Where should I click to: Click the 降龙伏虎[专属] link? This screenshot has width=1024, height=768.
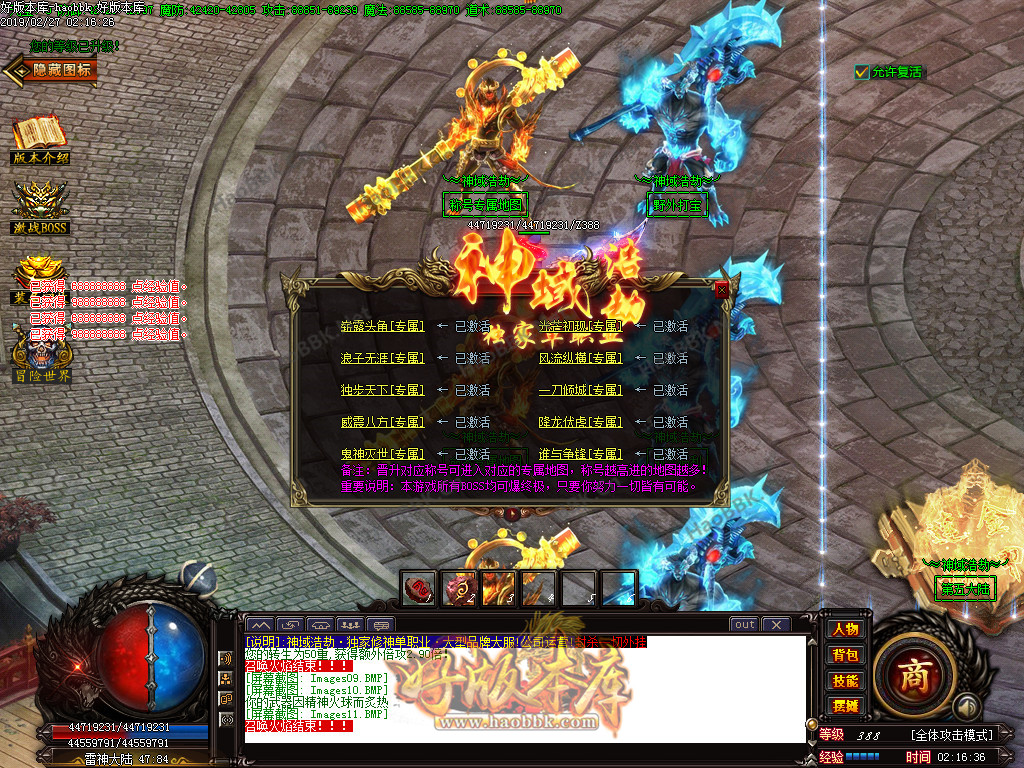coord(581,422)
